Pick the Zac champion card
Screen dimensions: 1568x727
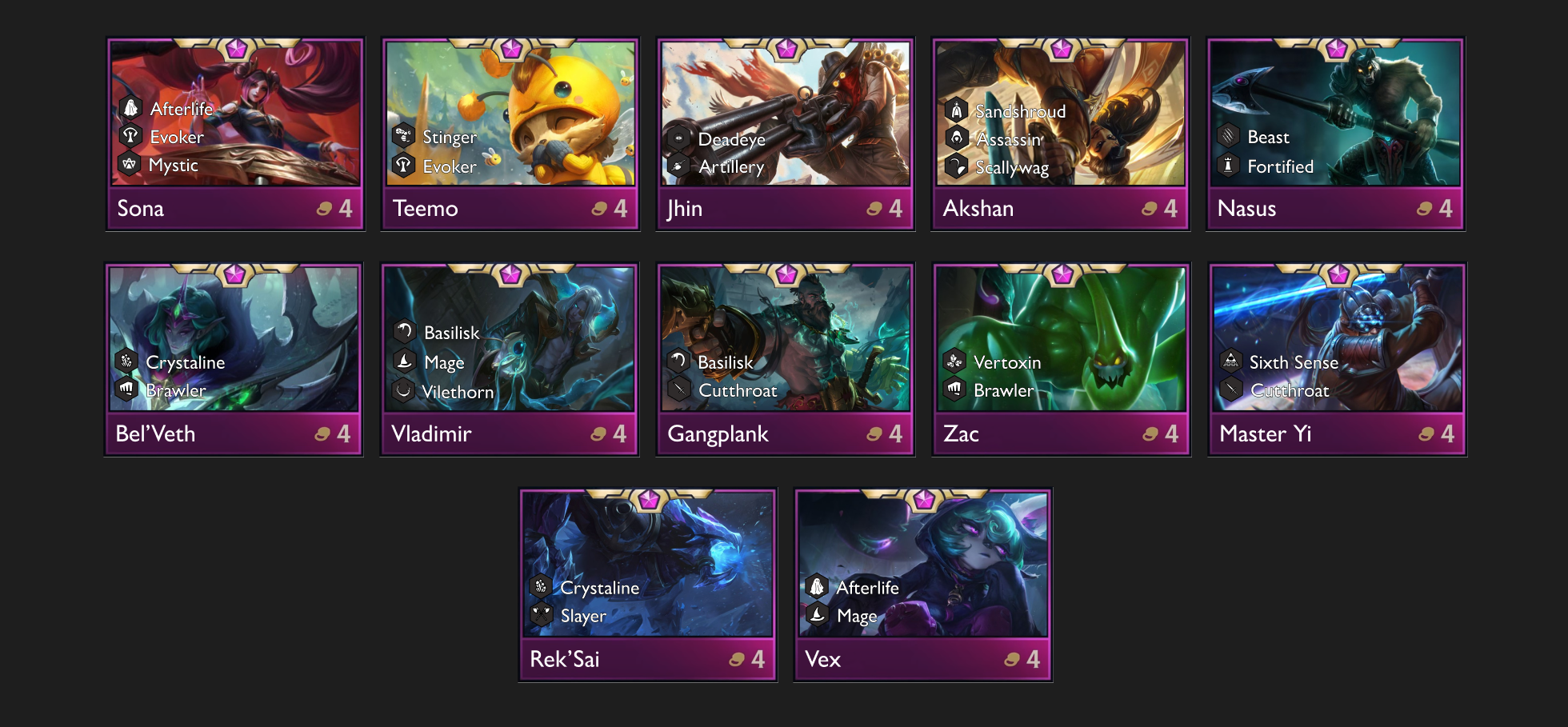[1062, 359]
